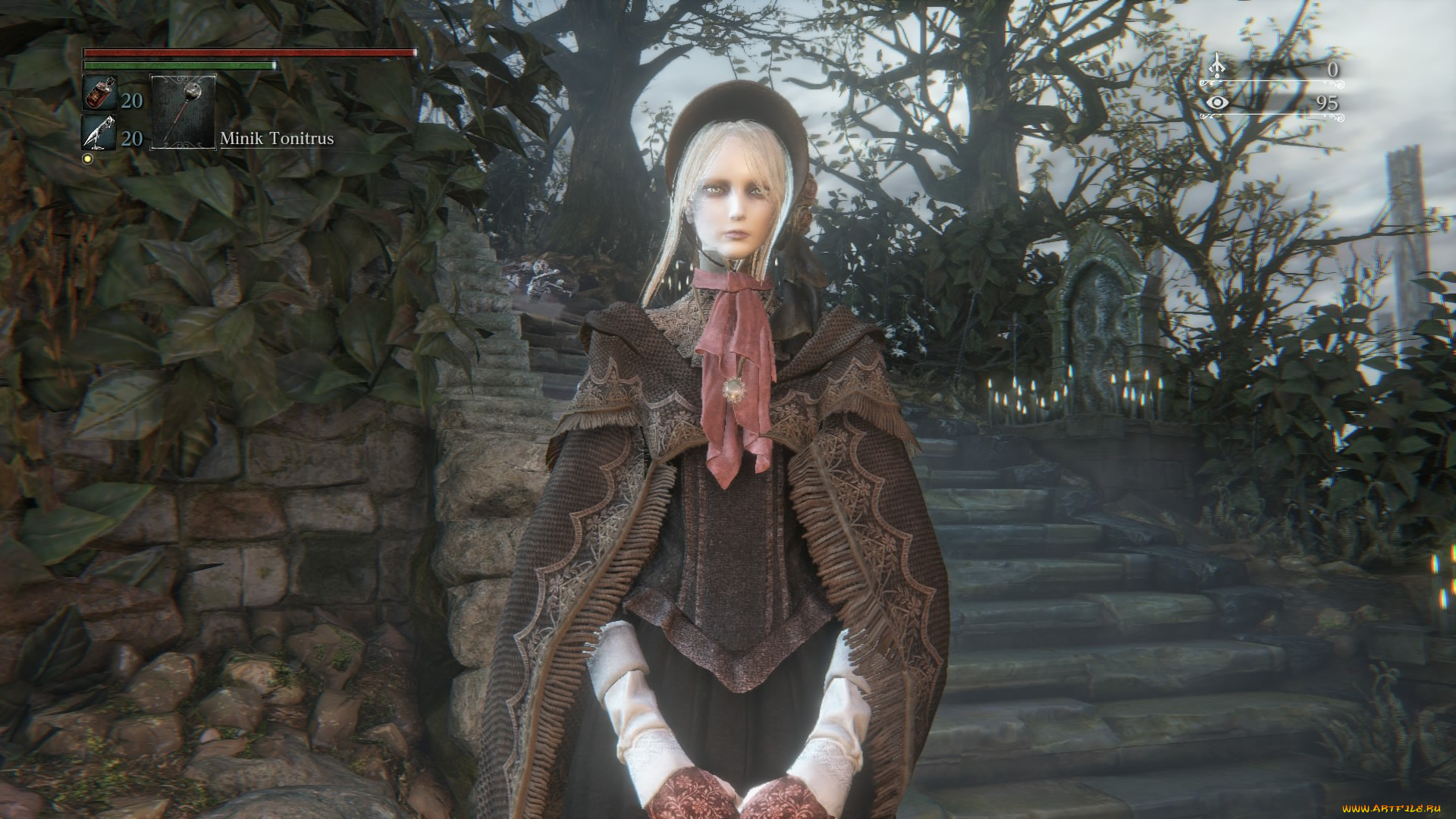Click the Blood Echoes rune icon
Viewport: 1456px width, 819px height.
[1216, 65]
